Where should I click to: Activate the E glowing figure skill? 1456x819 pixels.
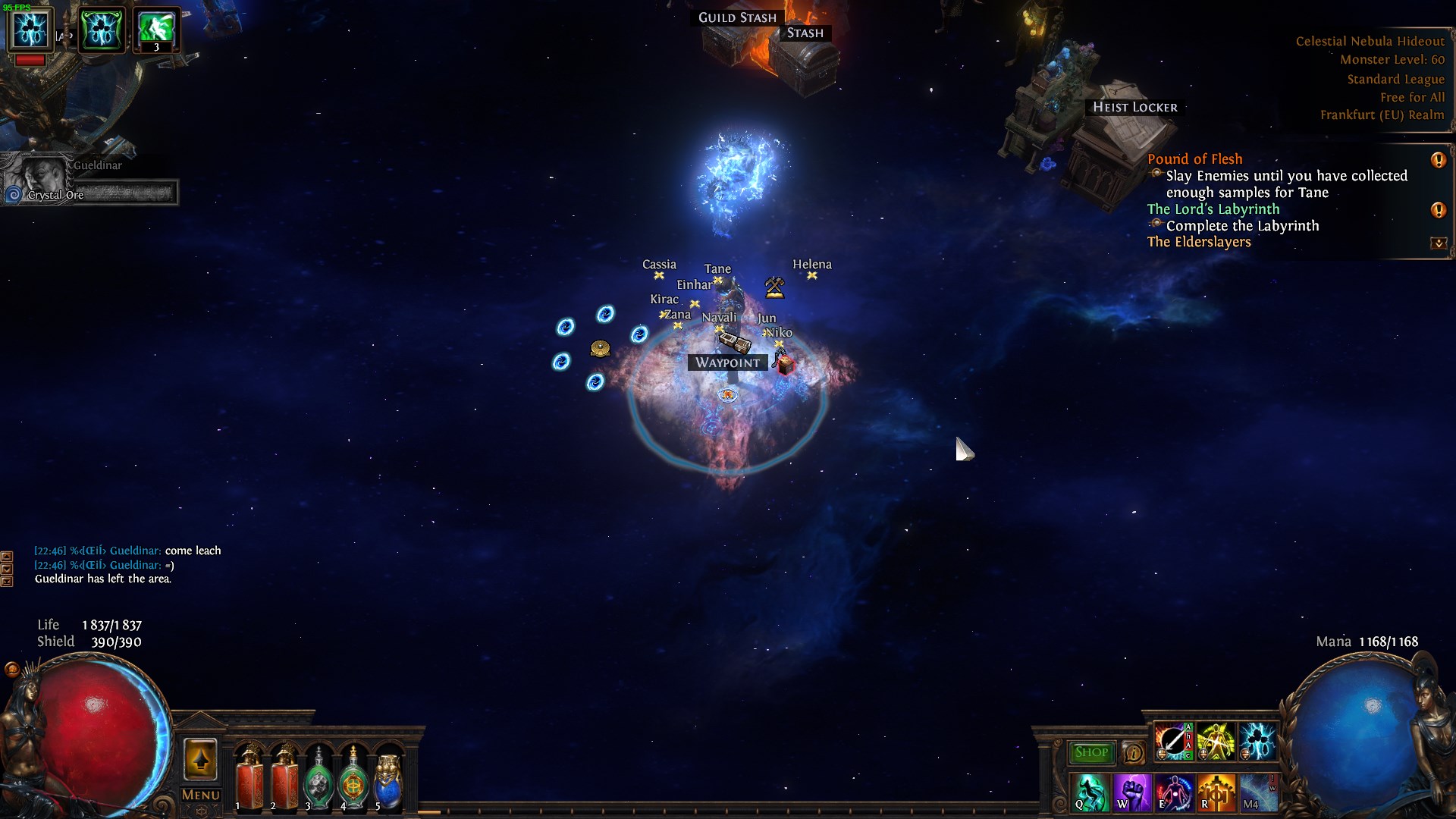(1174, 792)
